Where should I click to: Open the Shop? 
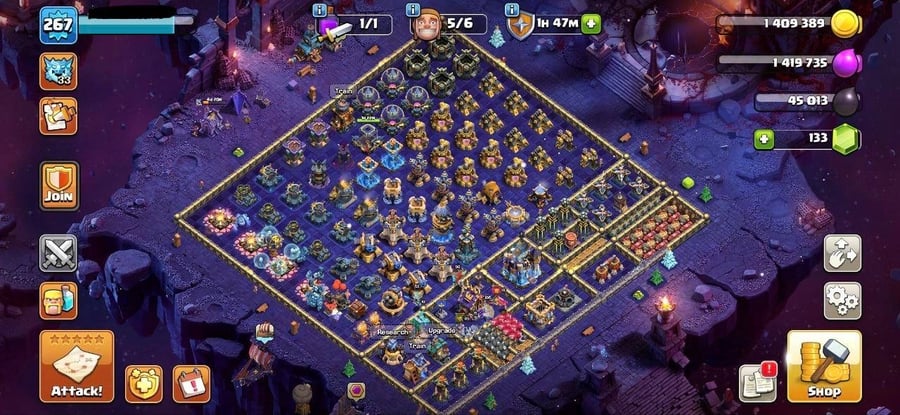pyautogui.click(x=824, y=366)
